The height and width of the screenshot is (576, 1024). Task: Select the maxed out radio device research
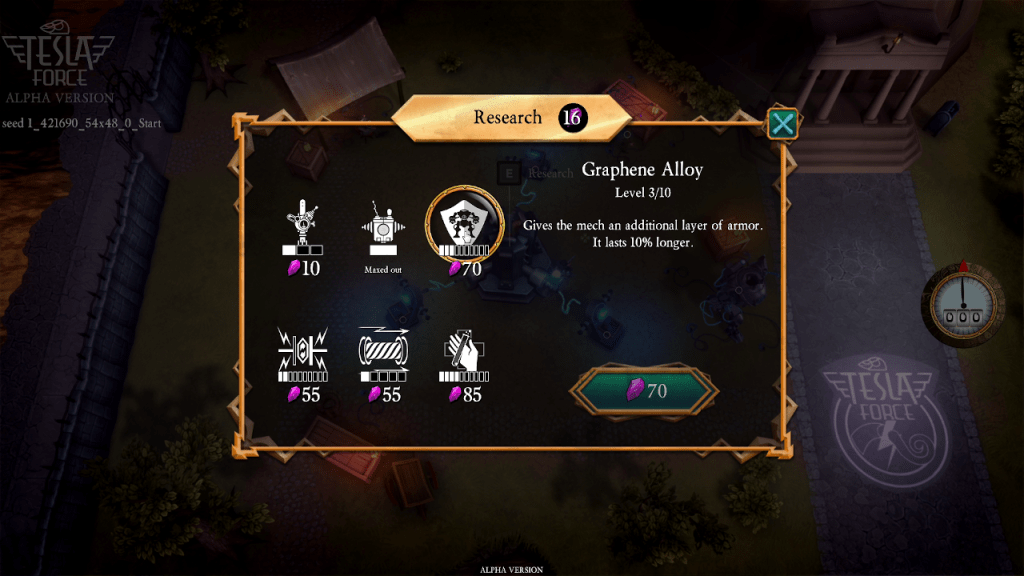pyautogui.click(x=382, y=226)
